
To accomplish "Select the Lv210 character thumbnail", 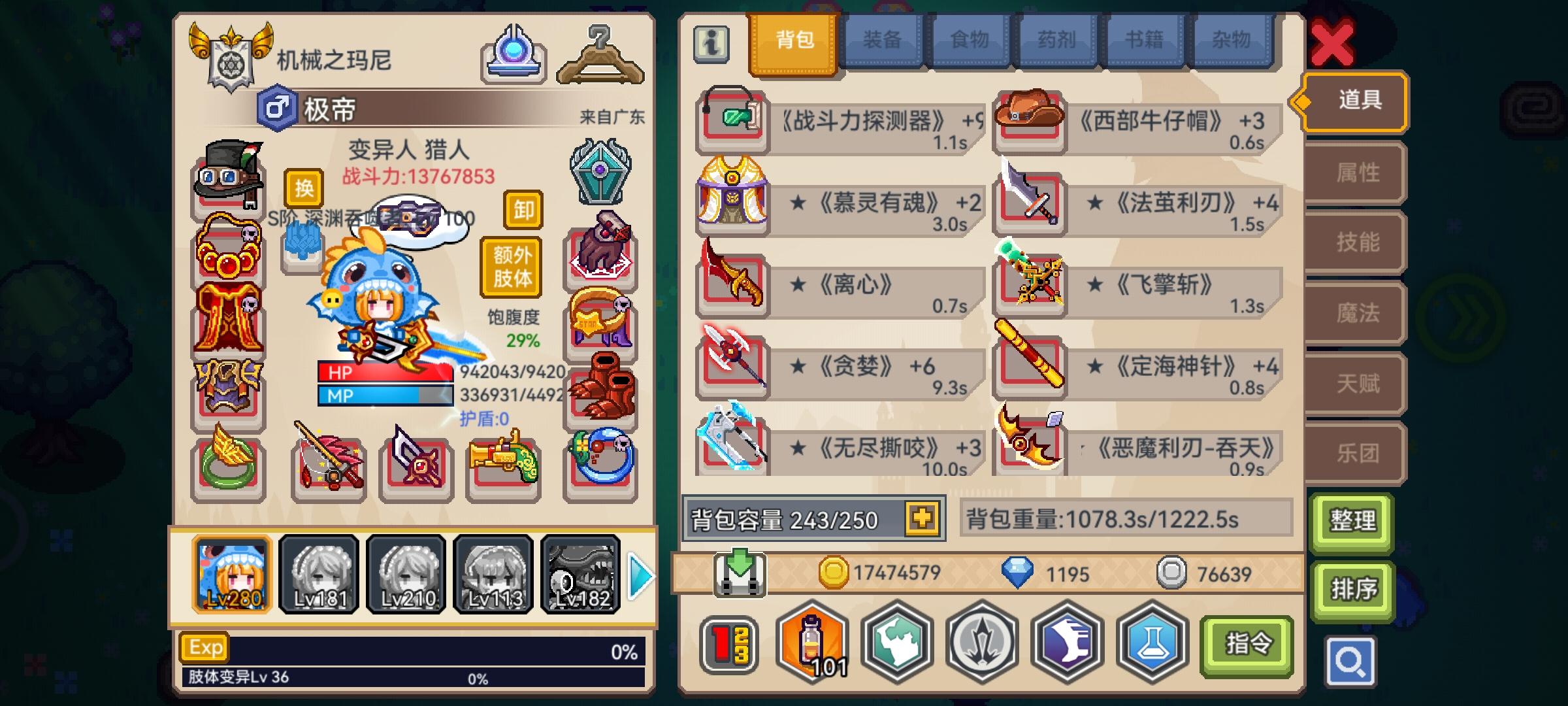I will (x=408, y=574).
